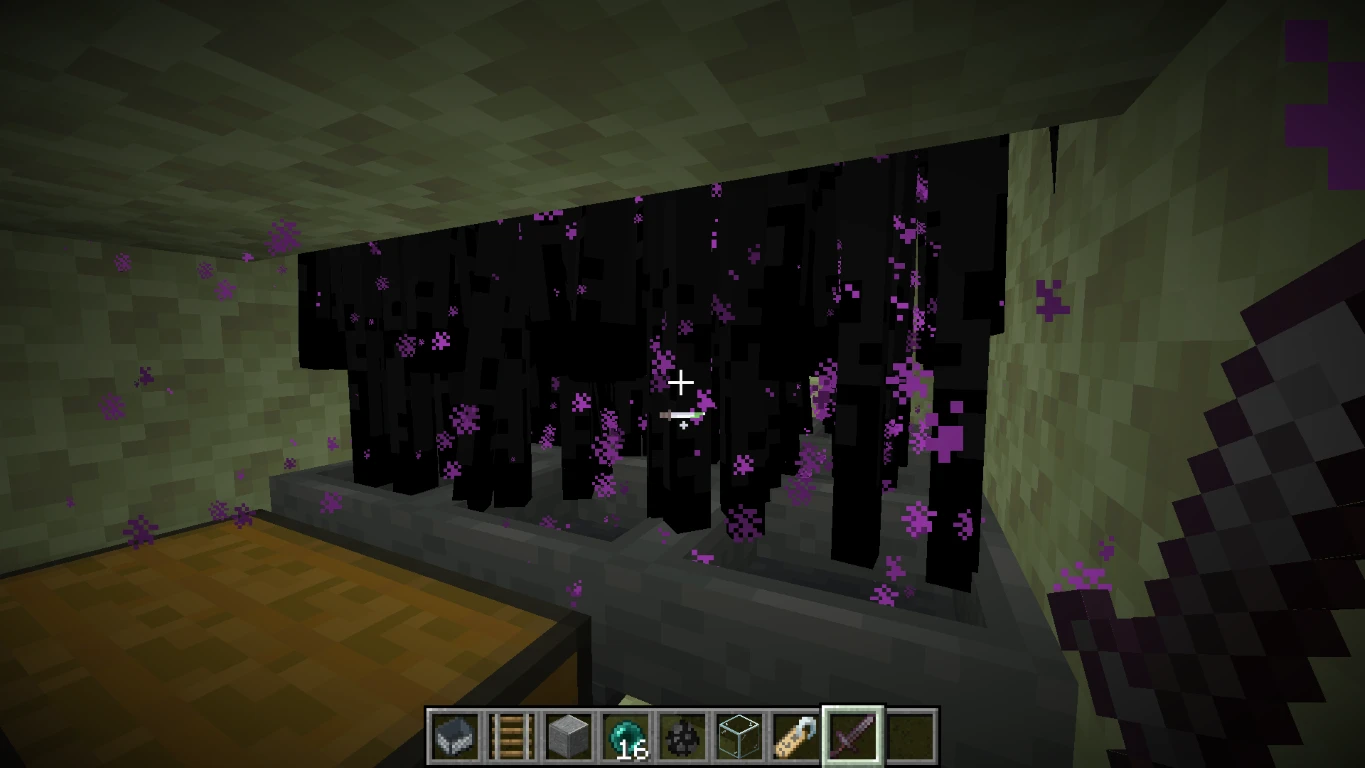
Task: Select the minecart in the first hotbar slot
Action: [457, 735]
